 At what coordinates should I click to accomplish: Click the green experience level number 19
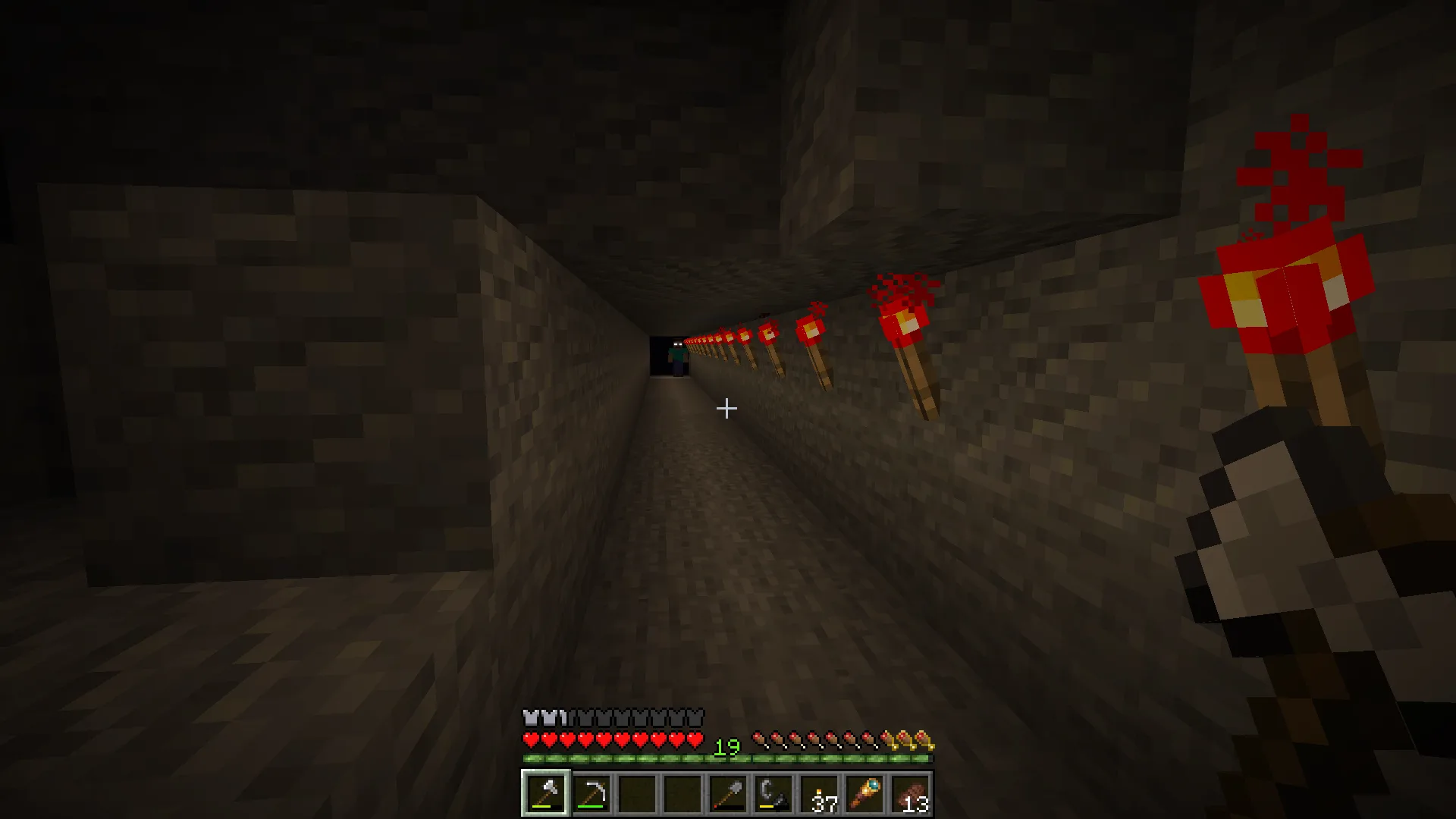click(726, 748)
